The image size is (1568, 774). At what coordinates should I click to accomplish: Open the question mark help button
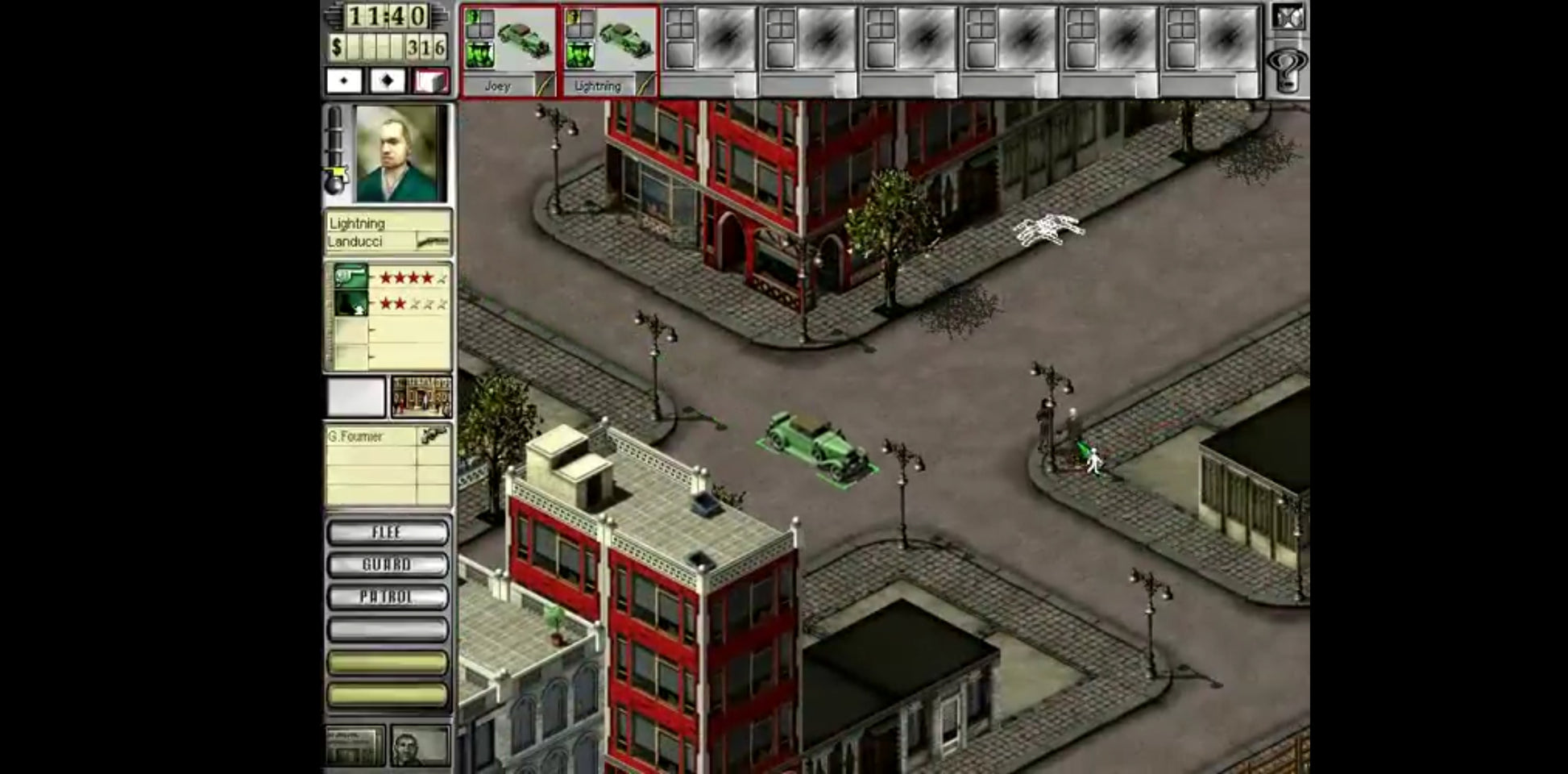(1287, 70)
